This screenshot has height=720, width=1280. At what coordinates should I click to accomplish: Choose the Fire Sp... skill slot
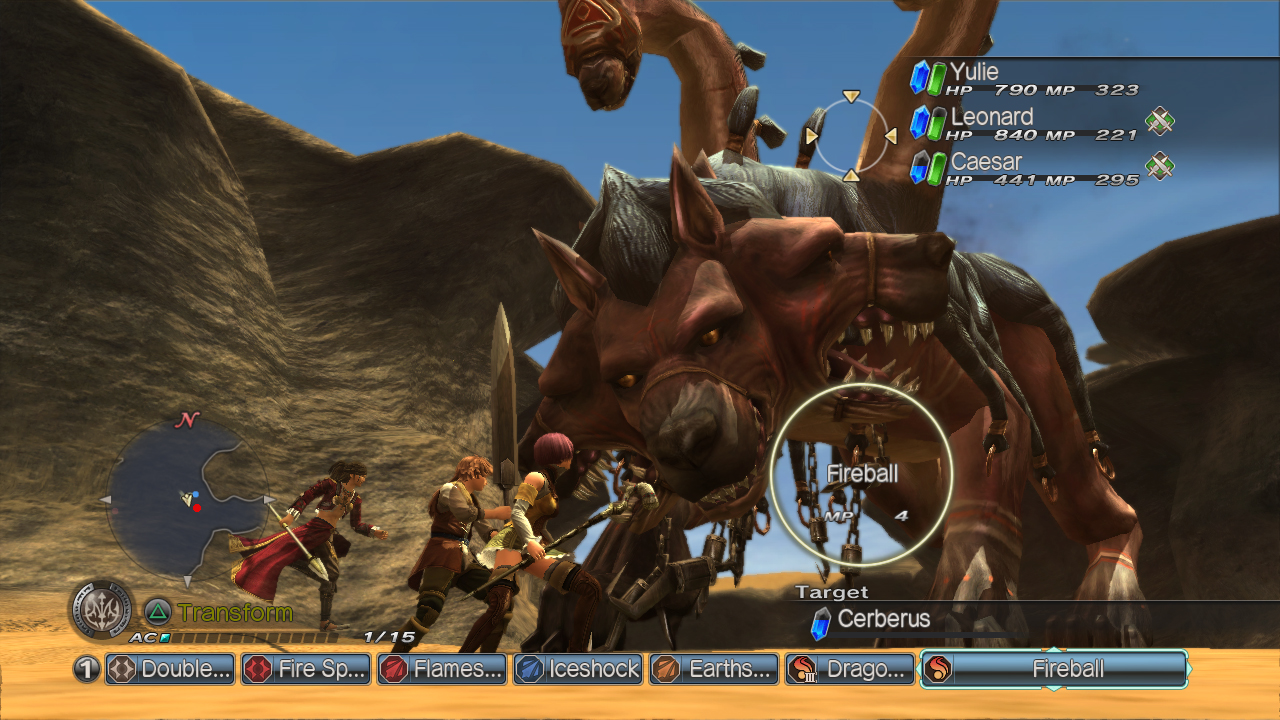click(x=307, y=669)
